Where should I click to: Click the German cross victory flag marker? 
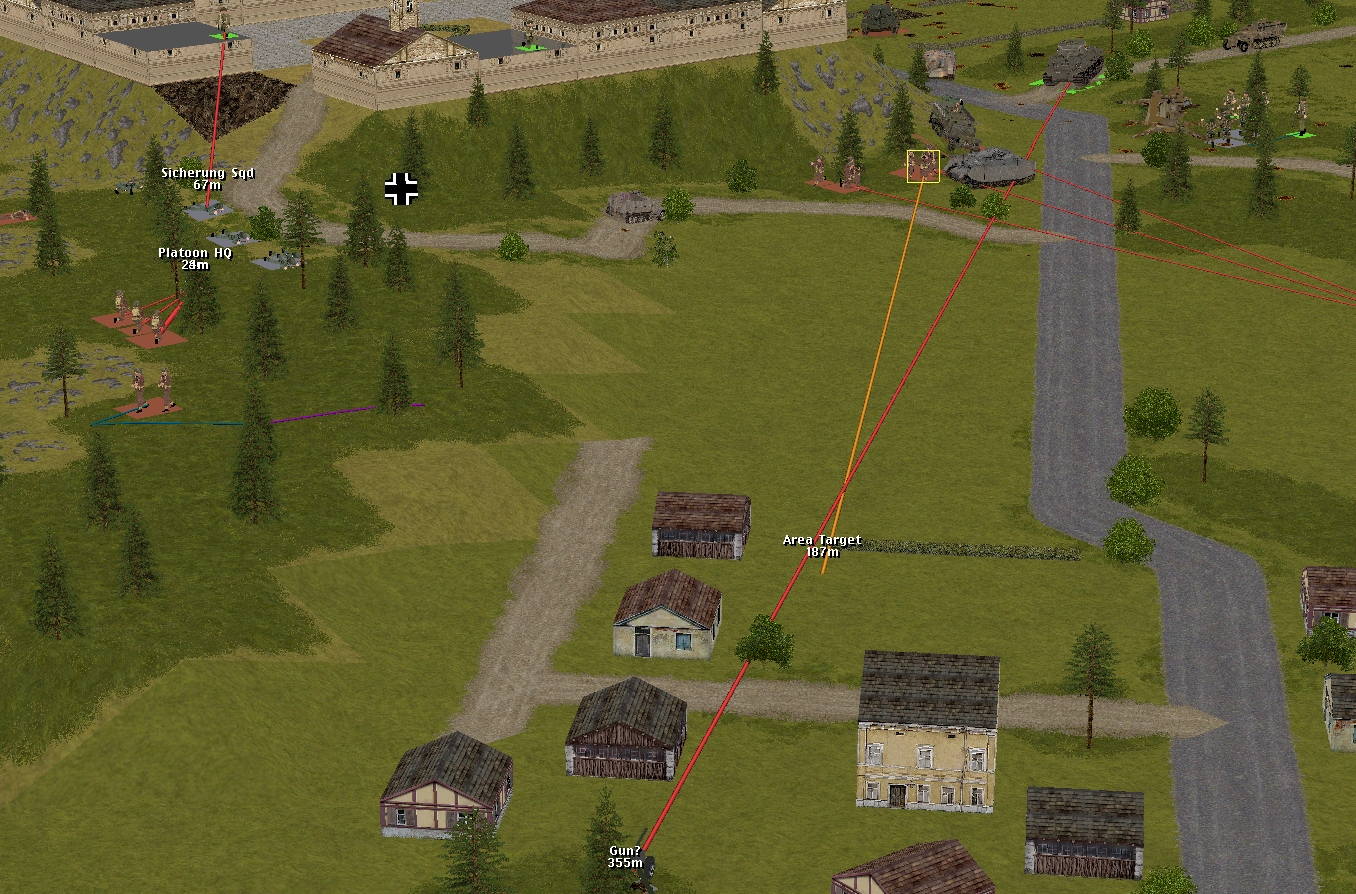click(401, 188)
